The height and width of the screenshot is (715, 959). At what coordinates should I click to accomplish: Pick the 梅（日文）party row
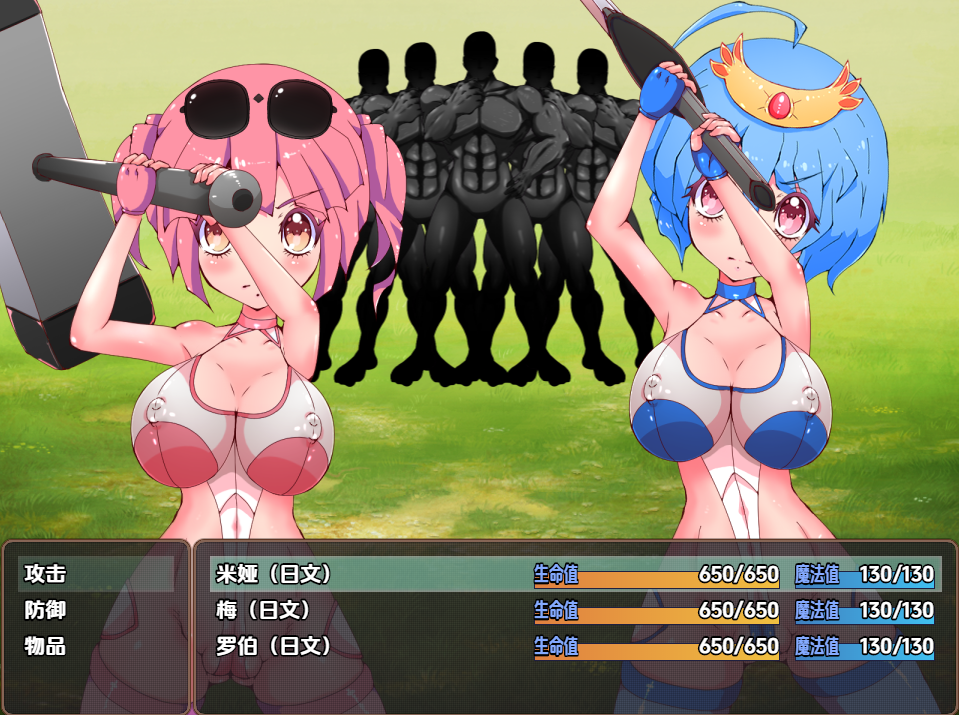264,610
